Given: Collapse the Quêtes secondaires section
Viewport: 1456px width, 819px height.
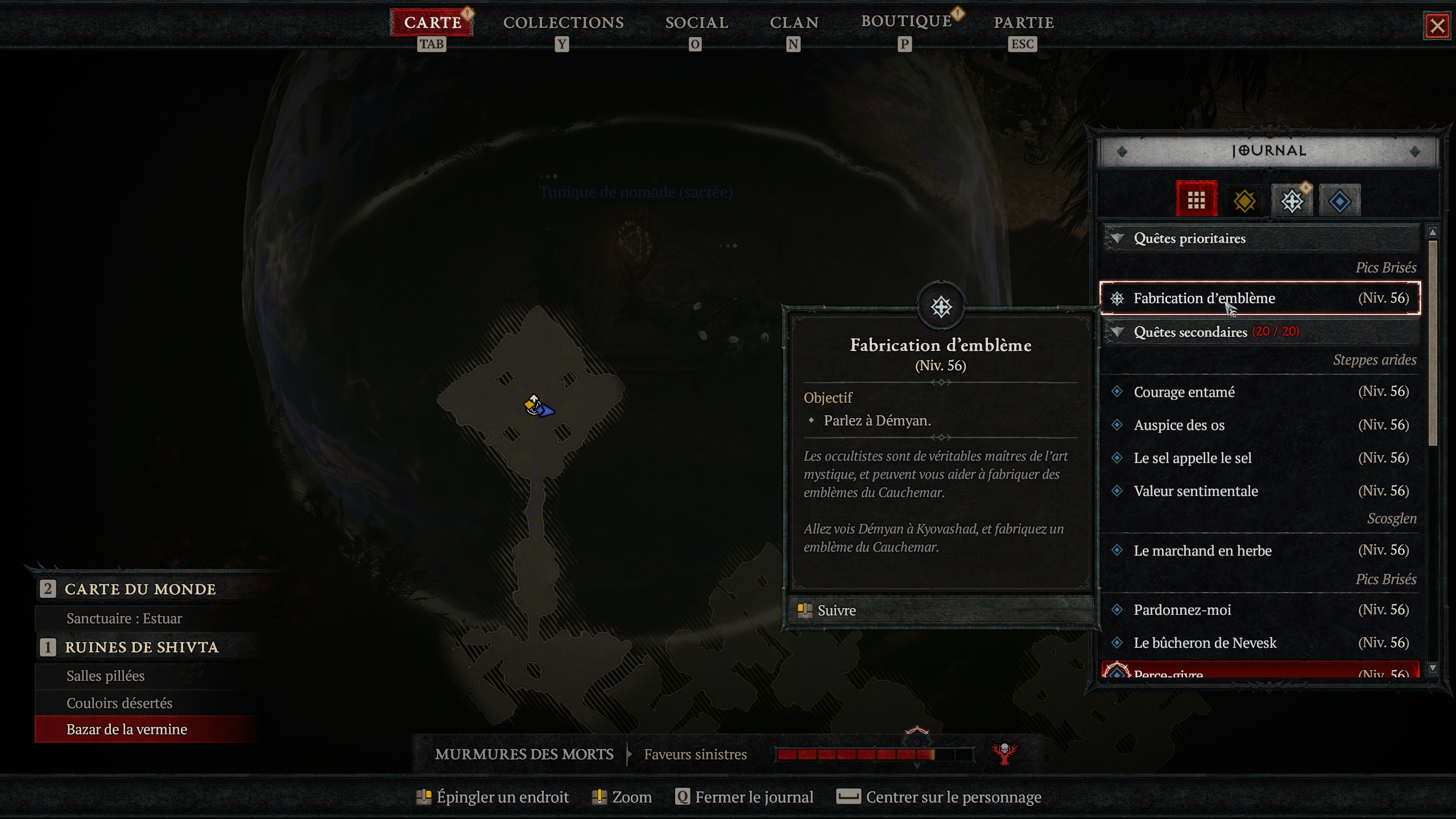Looking at the screenshot, I should (1118, 332).
